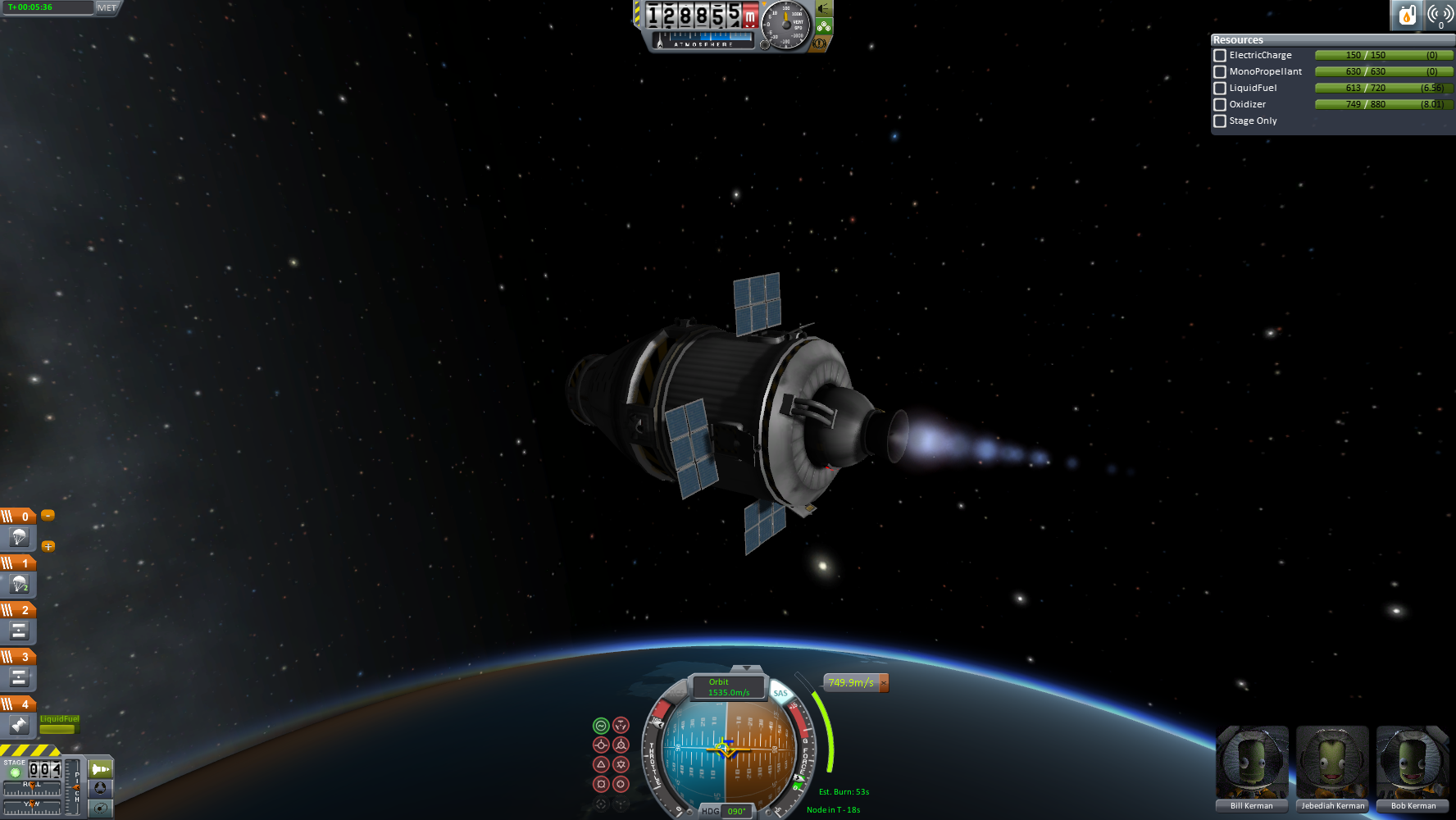
Task: Open the comms network signal icon
Action: tap(1440, 15)
